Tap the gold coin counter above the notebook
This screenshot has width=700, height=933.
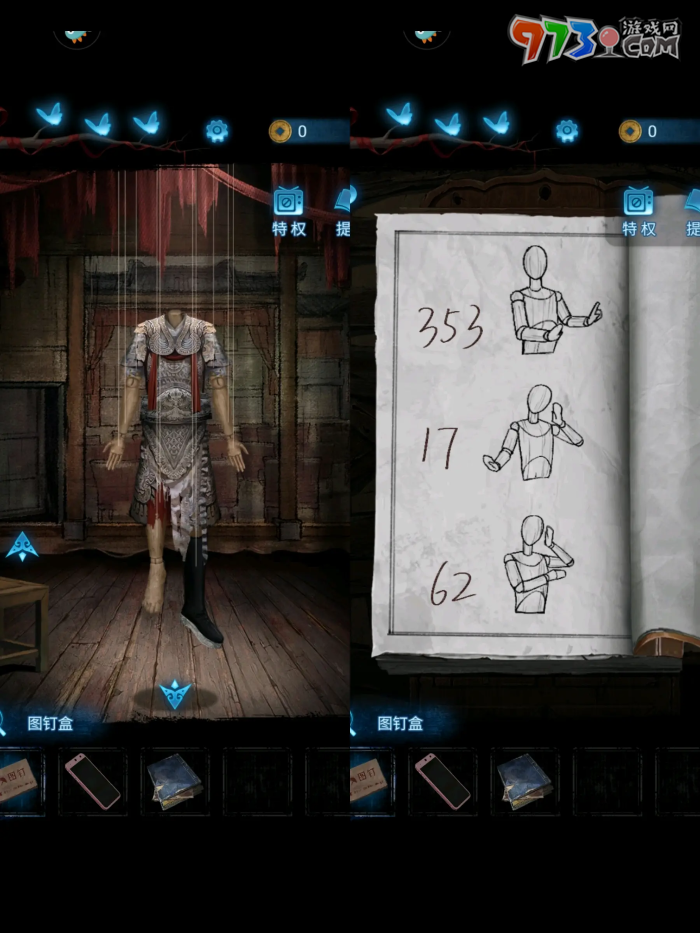click(x=640, y=131)
